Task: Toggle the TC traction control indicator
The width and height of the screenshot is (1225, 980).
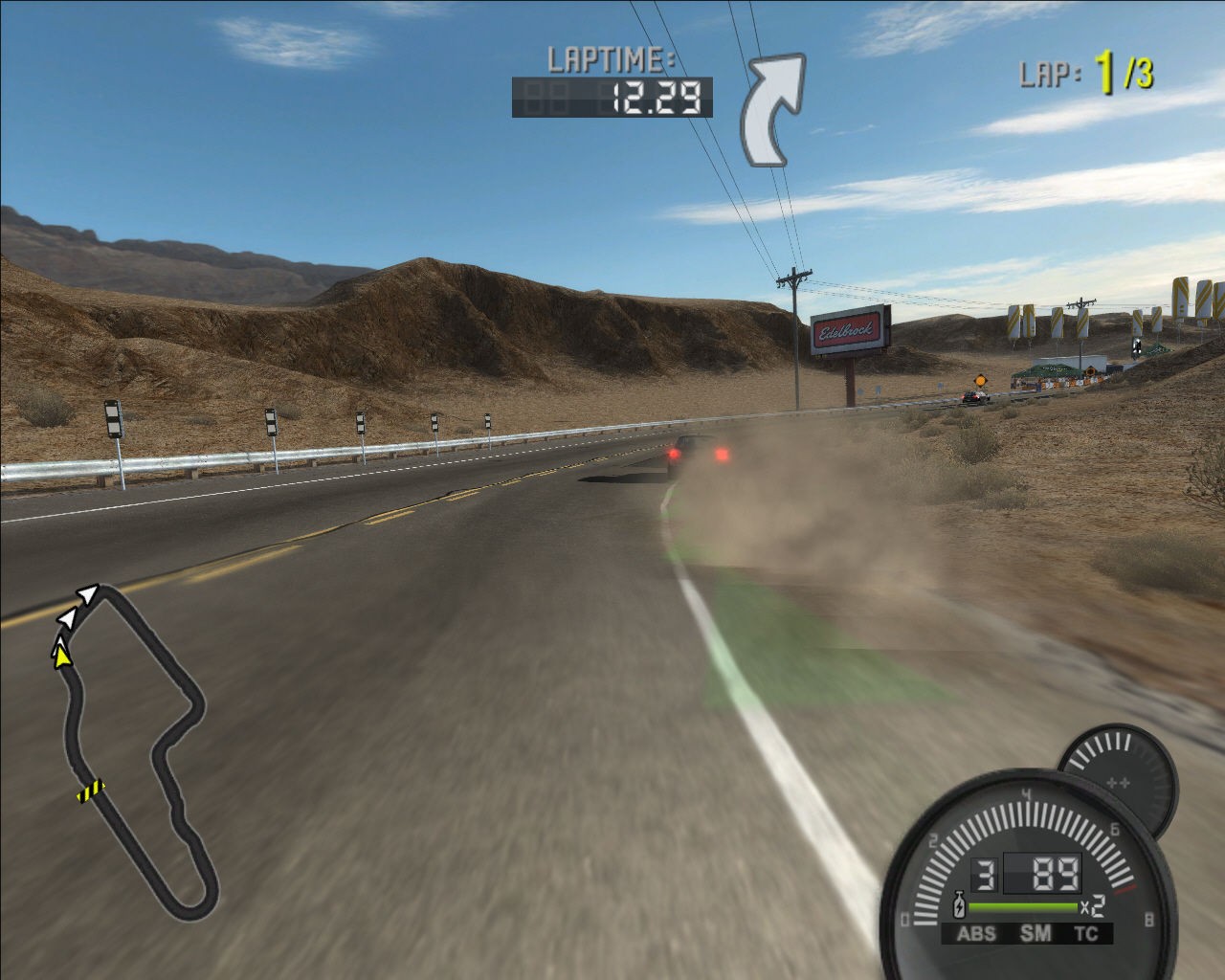Action: click(1086, 934)
